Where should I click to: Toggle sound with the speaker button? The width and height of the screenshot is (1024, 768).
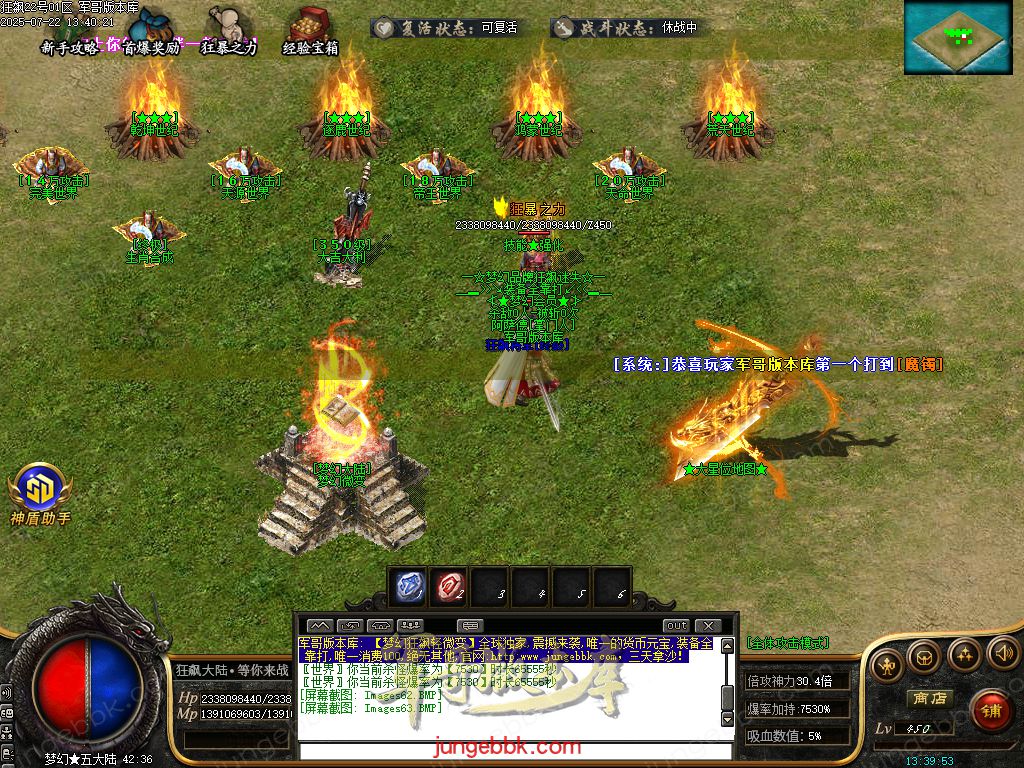(1002, 654)
